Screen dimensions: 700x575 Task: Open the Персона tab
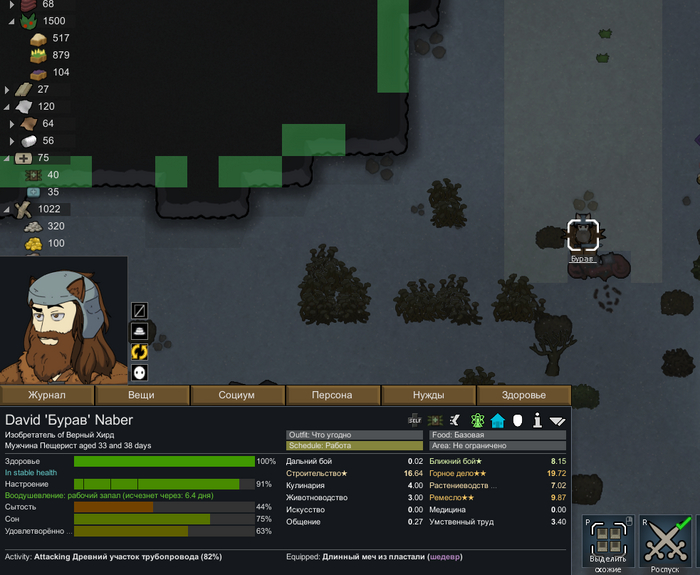point(332,395)
